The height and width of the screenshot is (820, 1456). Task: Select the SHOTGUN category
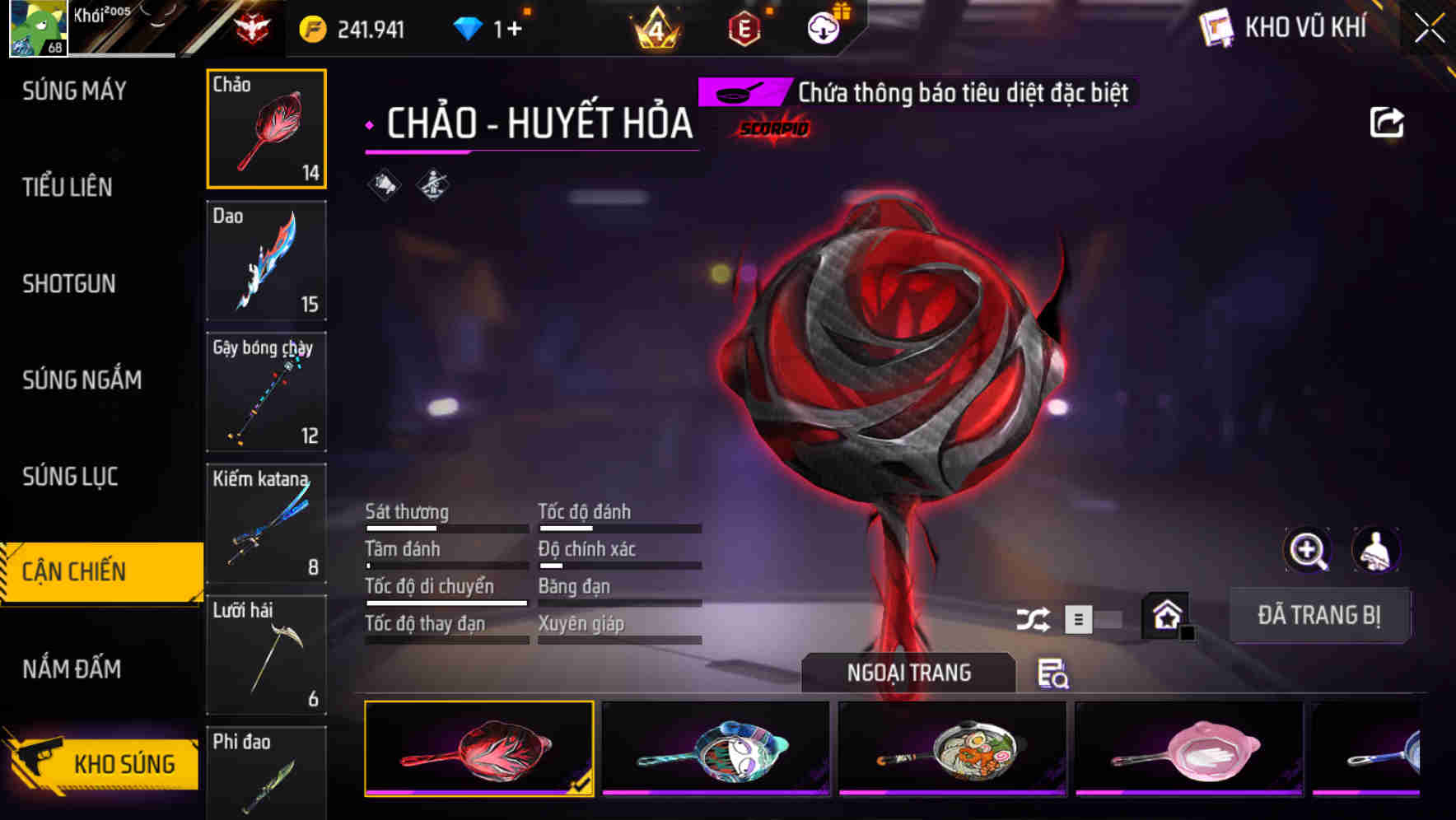(x=69, y=284)
